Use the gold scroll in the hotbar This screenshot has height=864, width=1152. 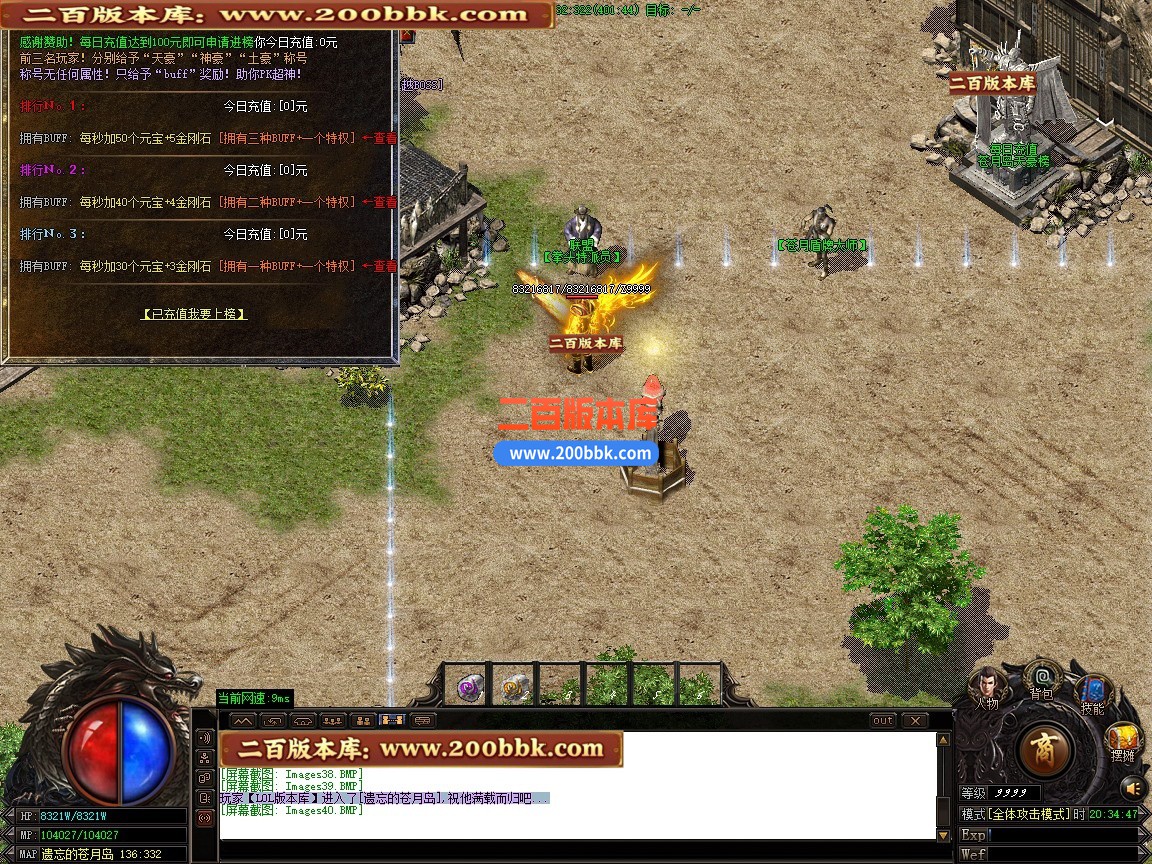click(515, 687)
